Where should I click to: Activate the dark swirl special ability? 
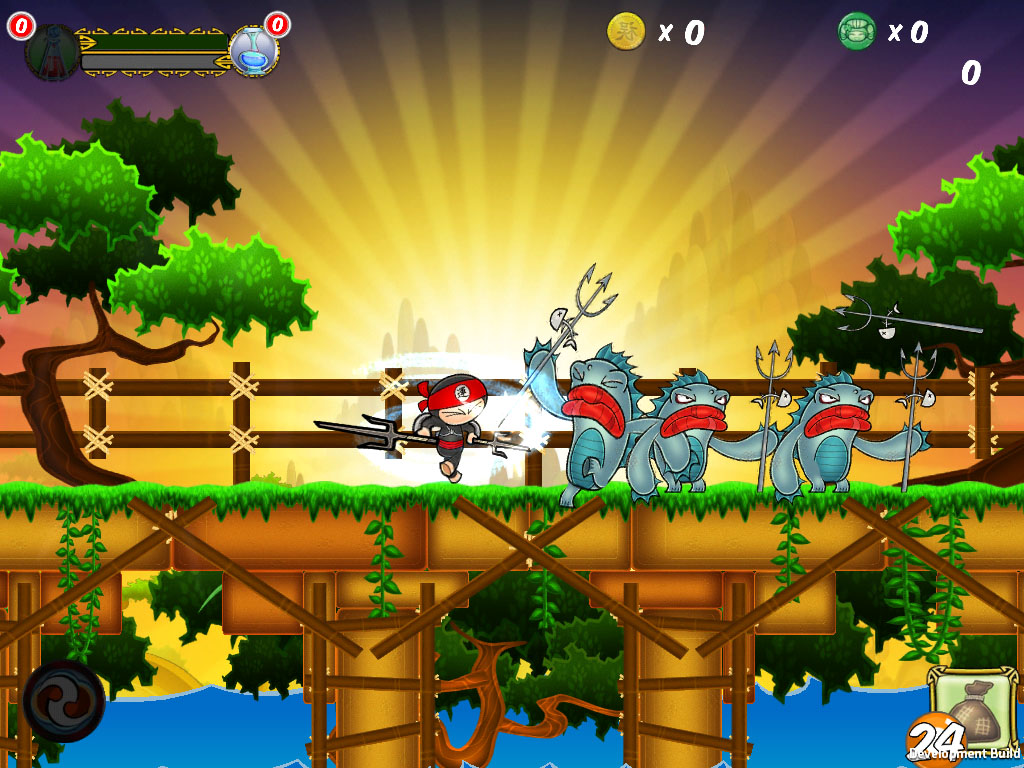64,700
